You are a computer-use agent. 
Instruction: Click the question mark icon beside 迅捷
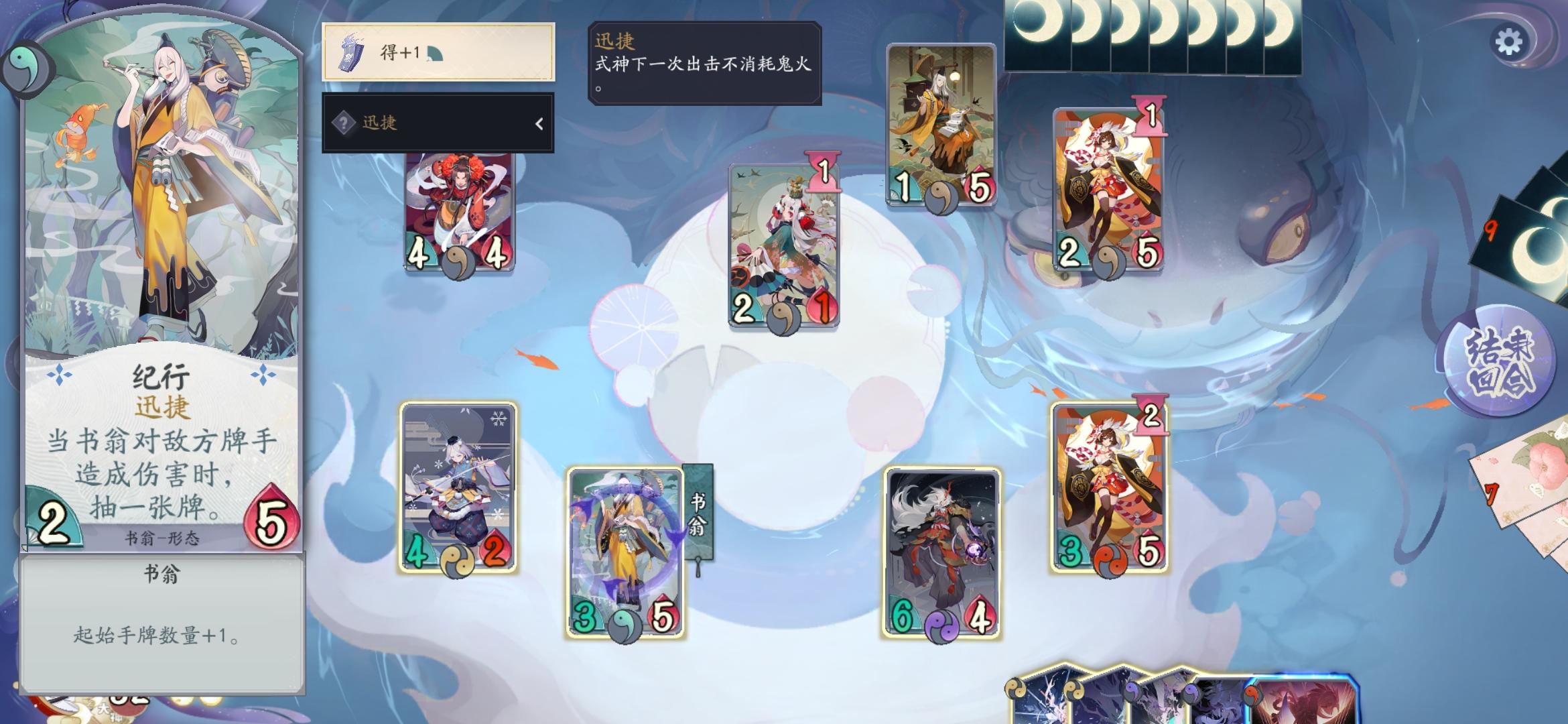344,123
